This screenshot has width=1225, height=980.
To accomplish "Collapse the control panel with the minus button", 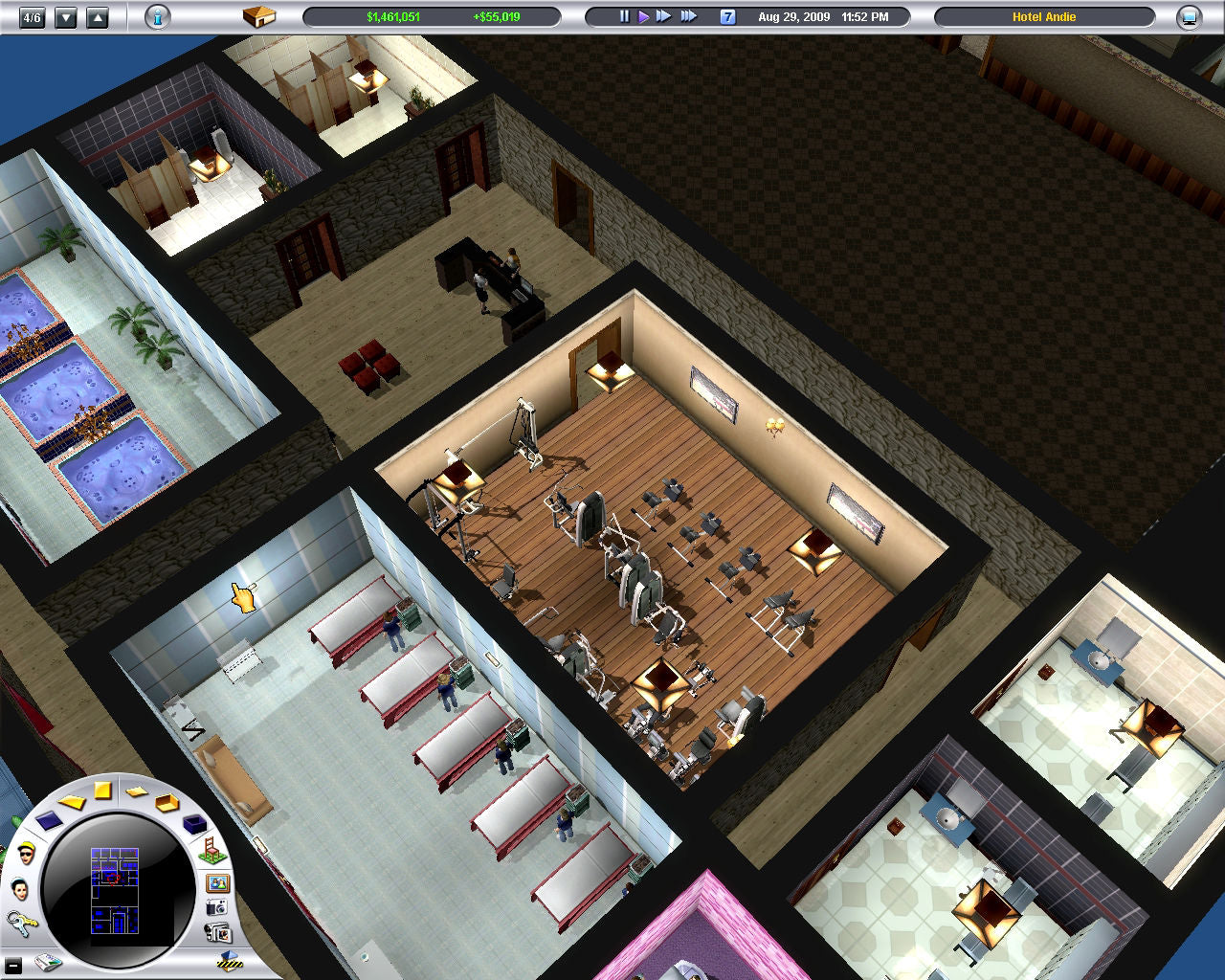I will [x=13, y=965].
